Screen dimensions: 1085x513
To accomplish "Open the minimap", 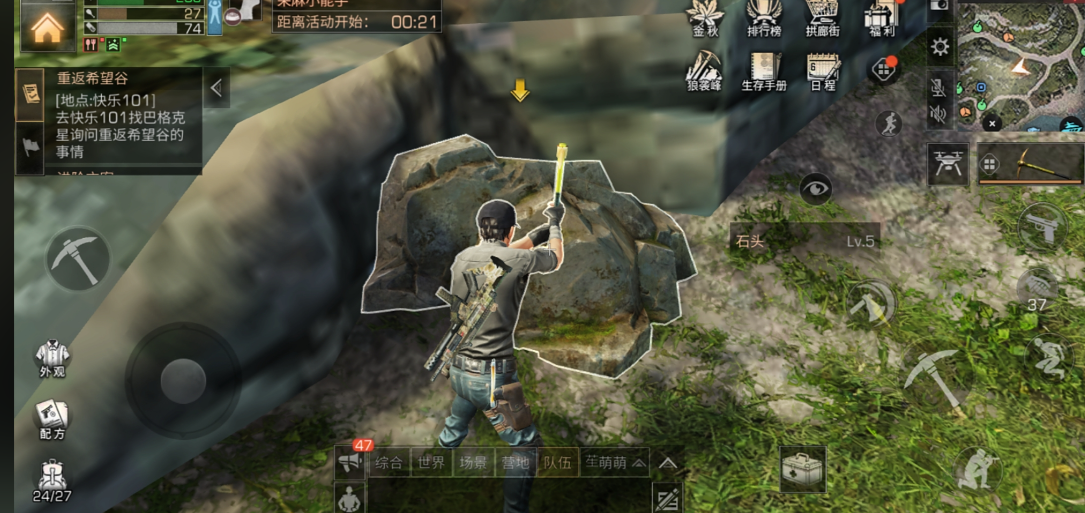I will click(x=1020, y=65).
